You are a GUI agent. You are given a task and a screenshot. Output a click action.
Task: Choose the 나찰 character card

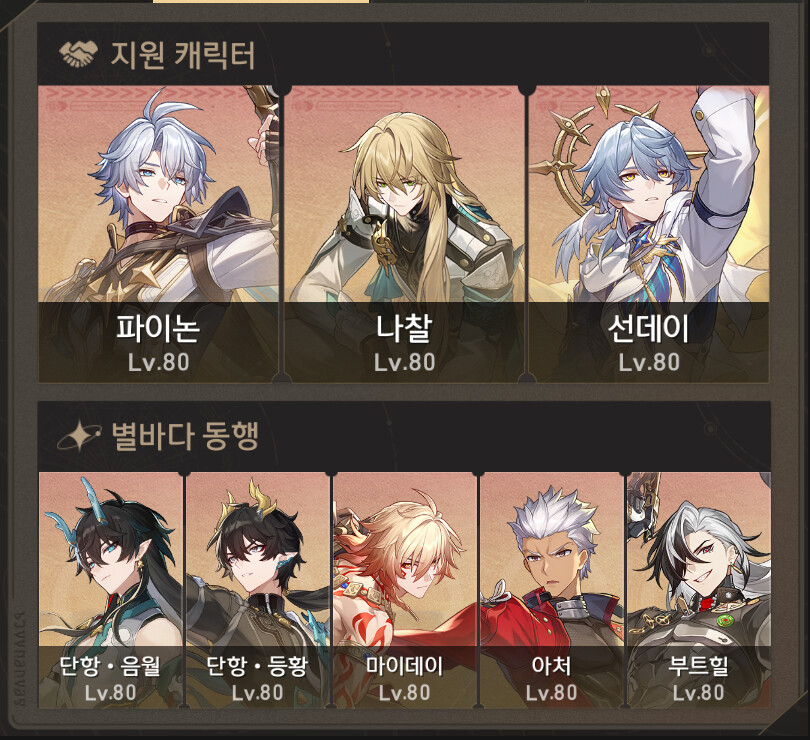pos(404,233)
